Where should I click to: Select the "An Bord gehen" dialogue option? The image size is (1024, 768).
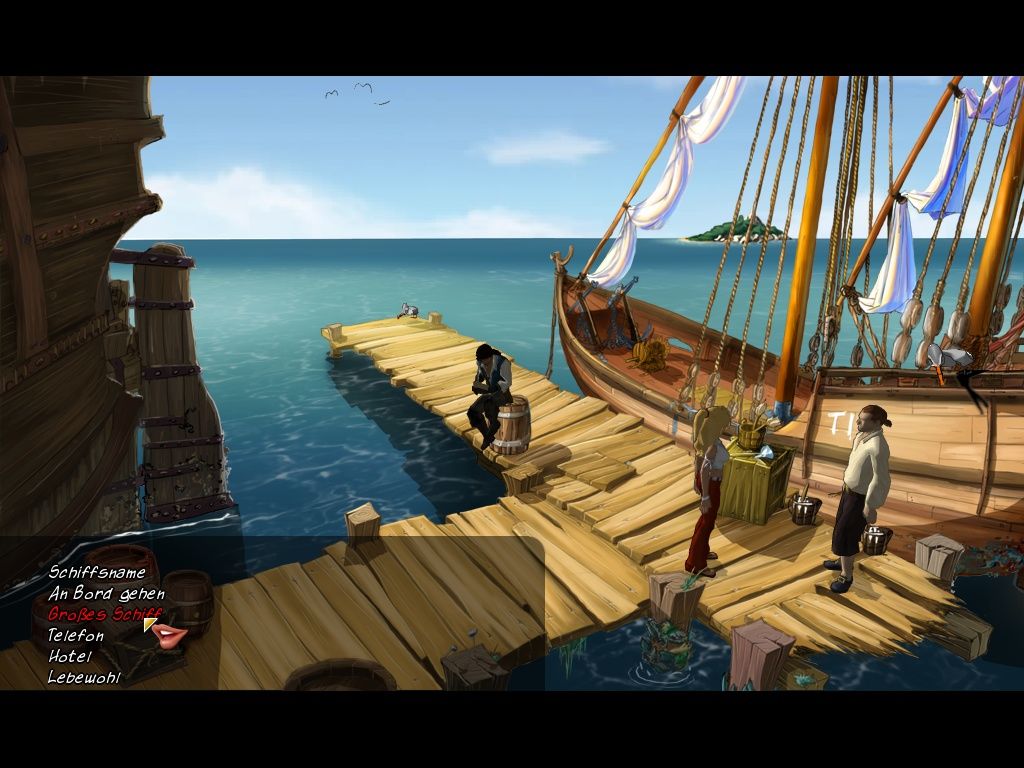click(x=106, y=594)
